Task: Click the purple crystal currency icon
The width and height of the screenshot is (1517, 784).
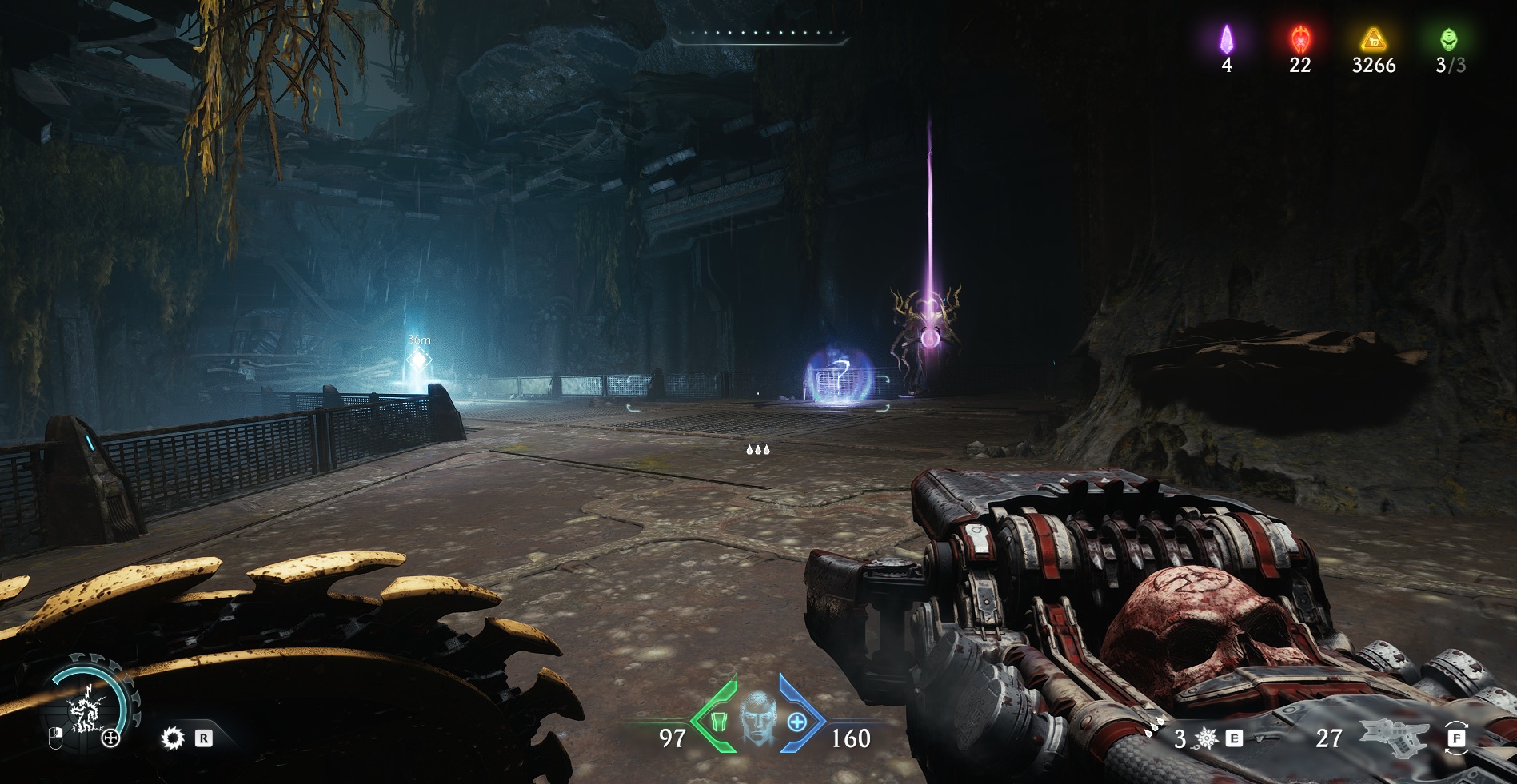Action: tap(1226, 39)
